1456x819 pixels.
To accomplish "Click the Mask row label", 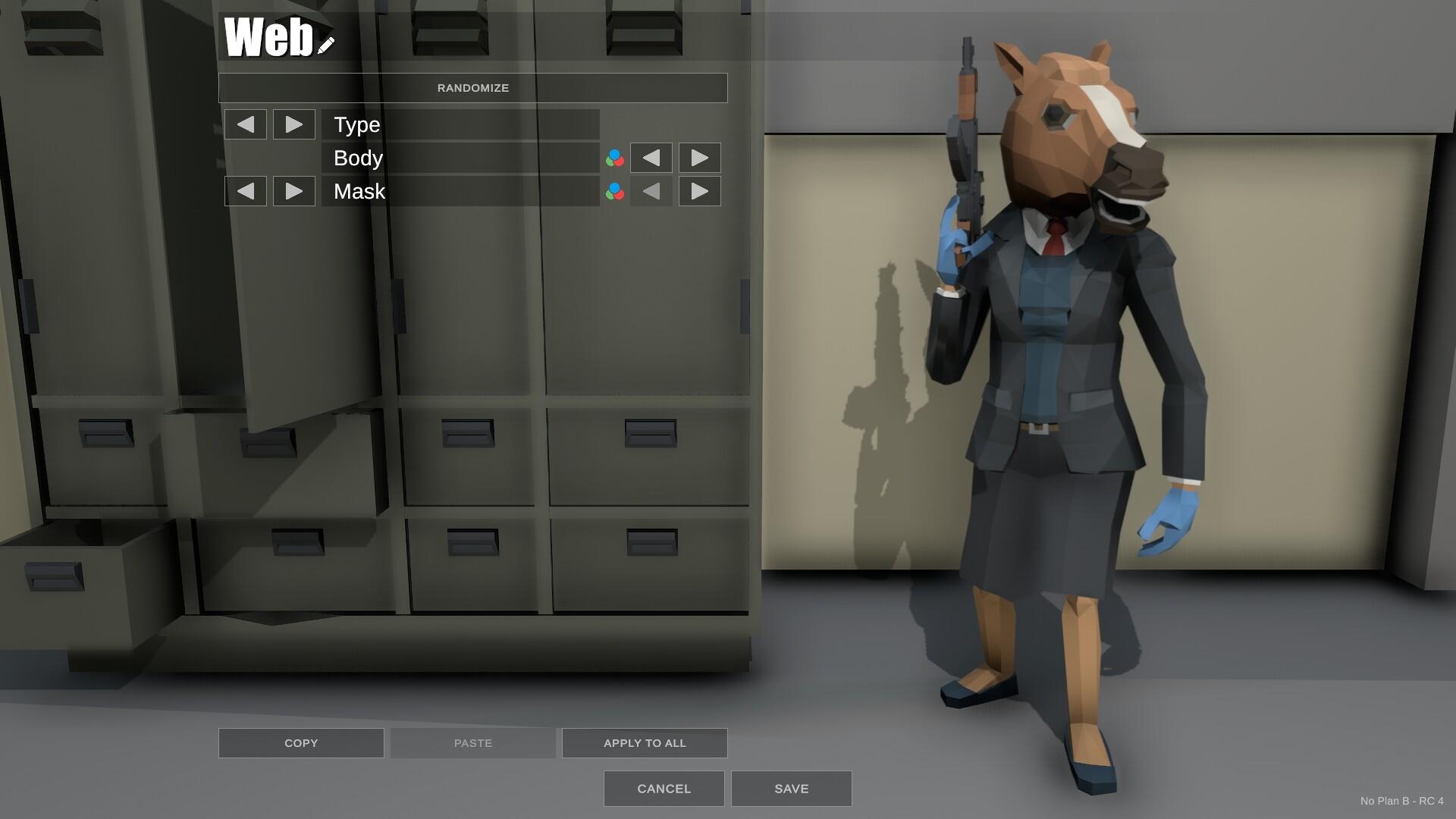I will [357, 191].
